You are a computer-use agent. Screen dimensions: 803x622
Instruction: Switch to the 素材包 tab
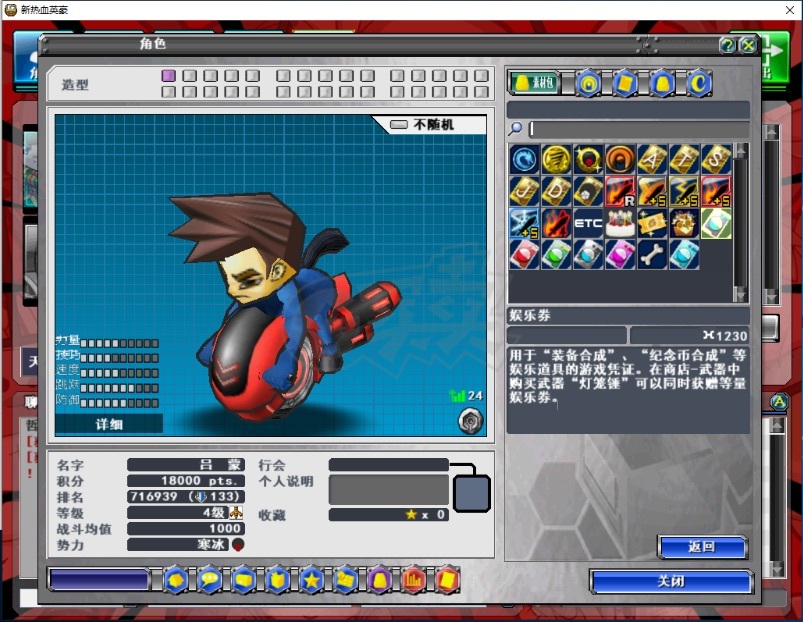(534, 83)
